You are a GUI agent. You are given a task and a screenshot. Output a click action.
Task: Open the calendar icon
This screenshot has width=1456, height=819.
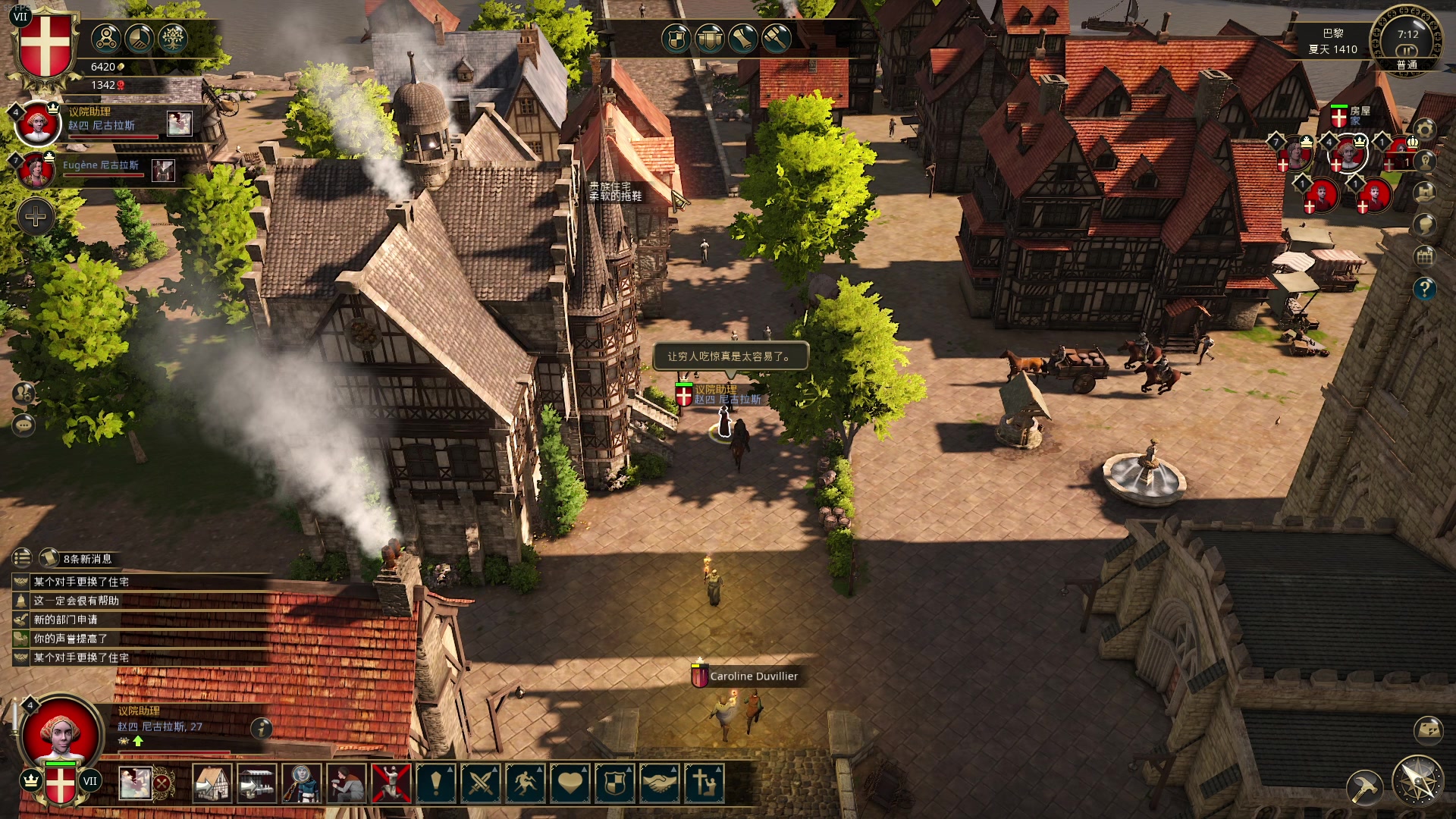1425,256
